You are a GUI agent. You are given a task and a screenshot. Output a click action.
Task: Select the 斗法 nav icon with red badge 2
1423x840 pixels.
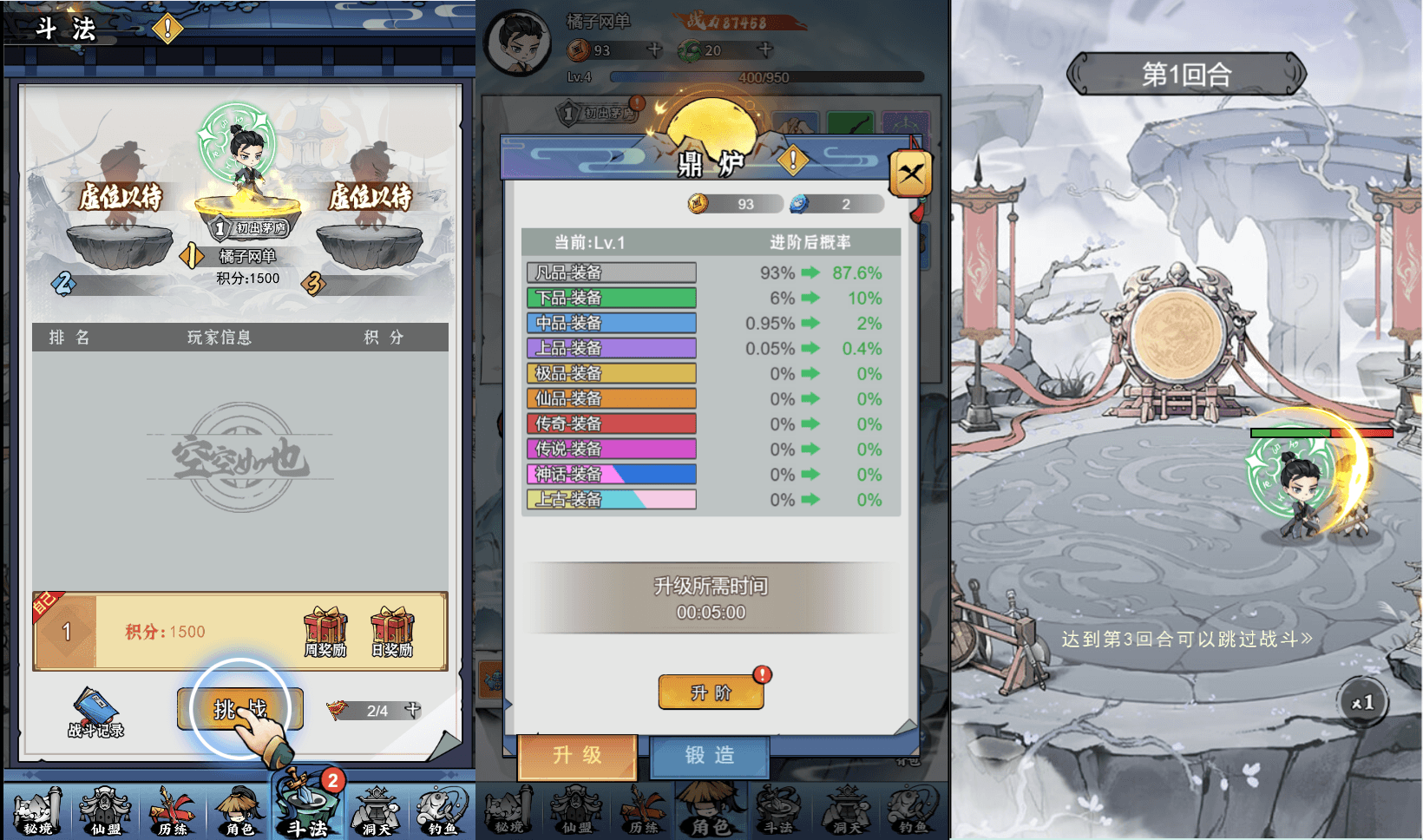pyautogui.click(x=306, y=810)
